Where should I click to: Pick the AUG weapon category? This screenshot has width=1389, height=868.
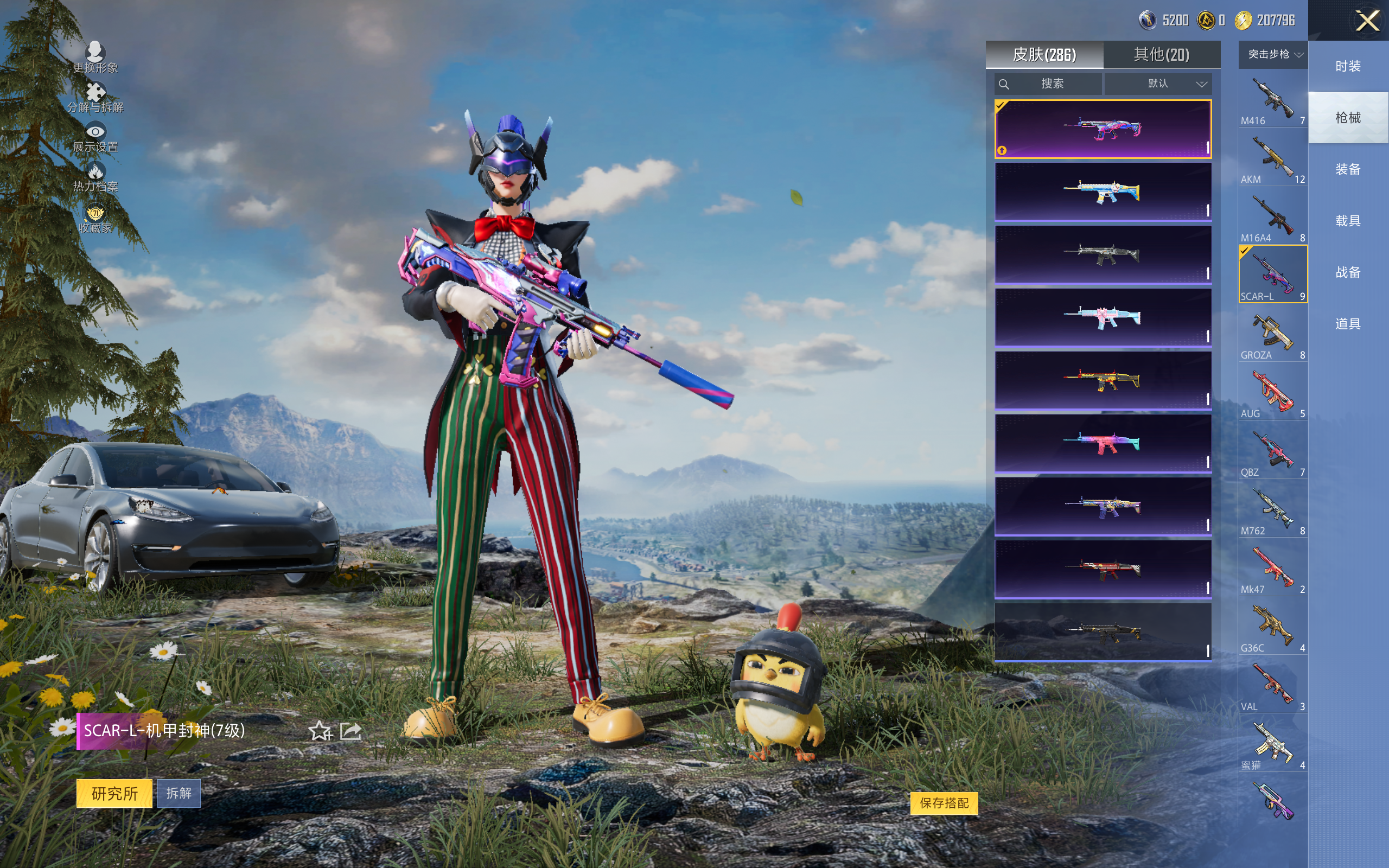pyautogui.click(x=1272, y=394)
